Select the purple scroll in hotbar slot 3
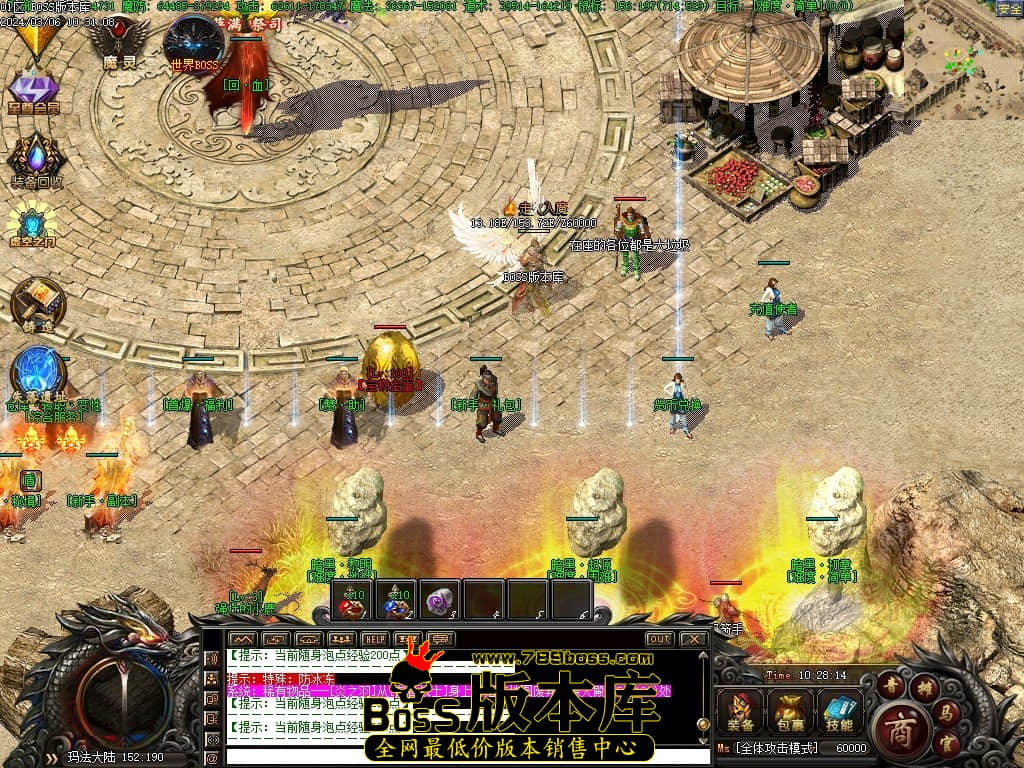The height and width of the screenshot is (768, 1024). tap(439, 600)
